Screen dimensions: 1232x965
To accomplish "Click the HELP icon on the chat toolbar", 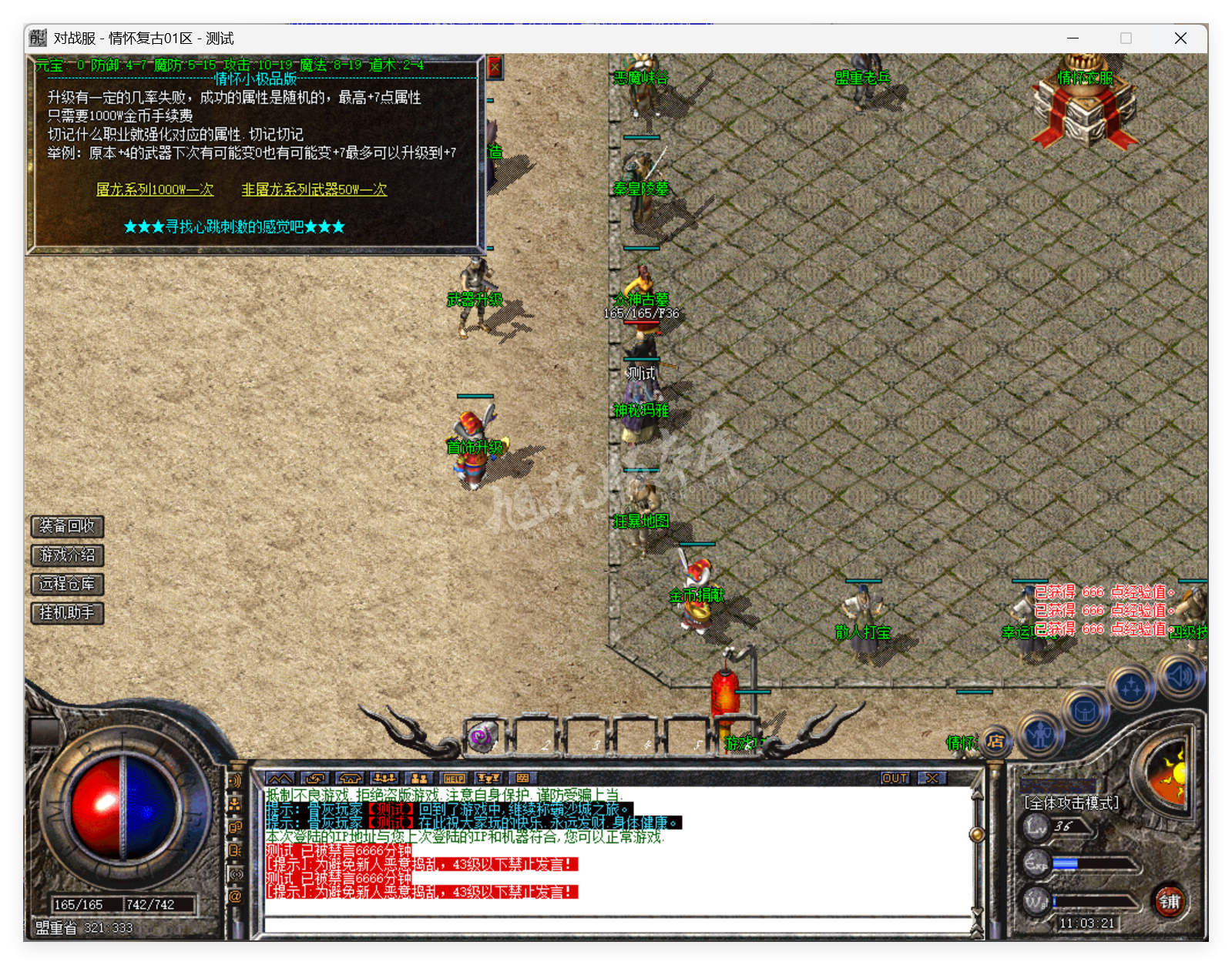I will (x=453, y=779).
